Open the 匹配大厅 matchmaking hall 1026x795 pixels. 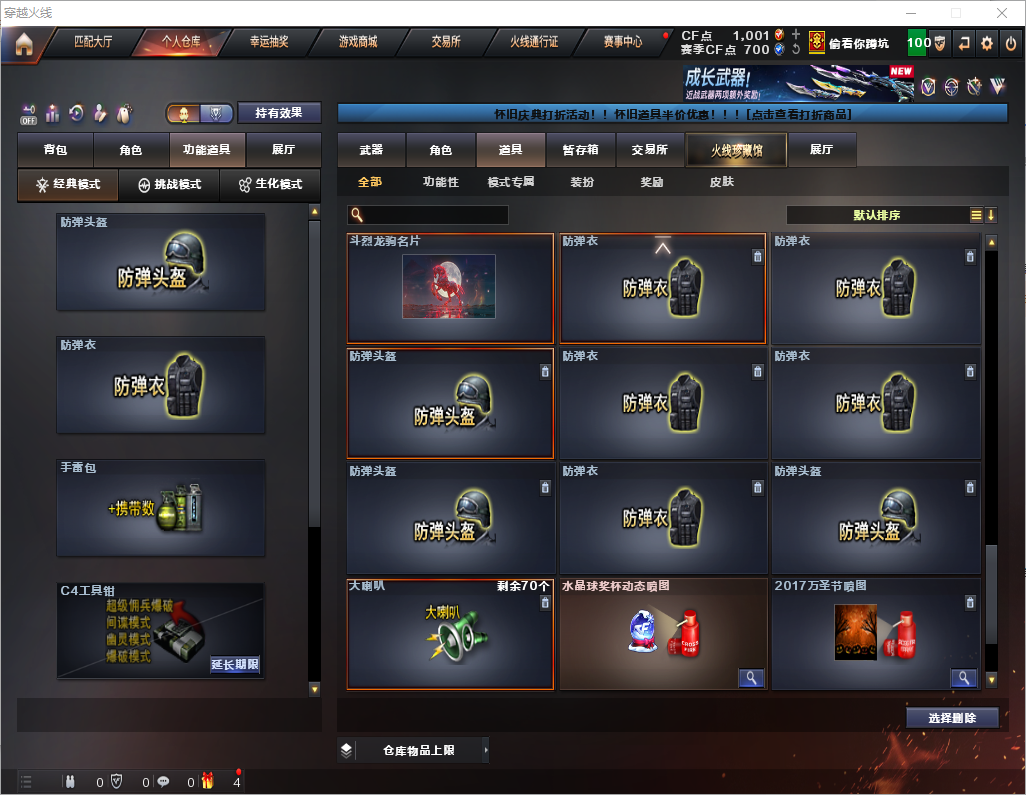[95, 43]
